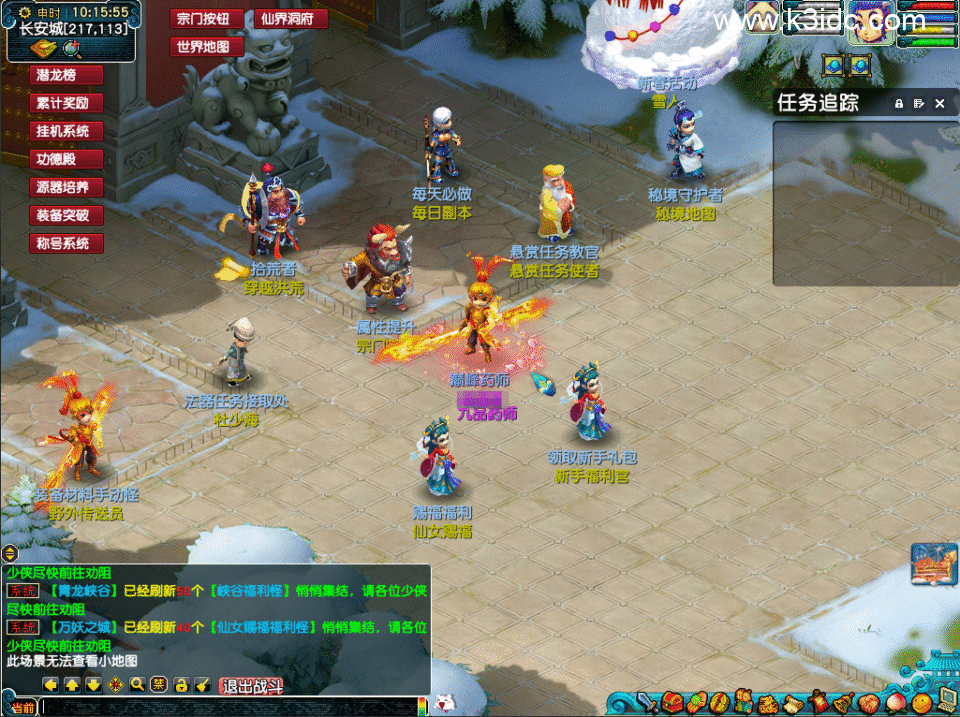Clear chat with the broom icon

click(x=203, y=685)
